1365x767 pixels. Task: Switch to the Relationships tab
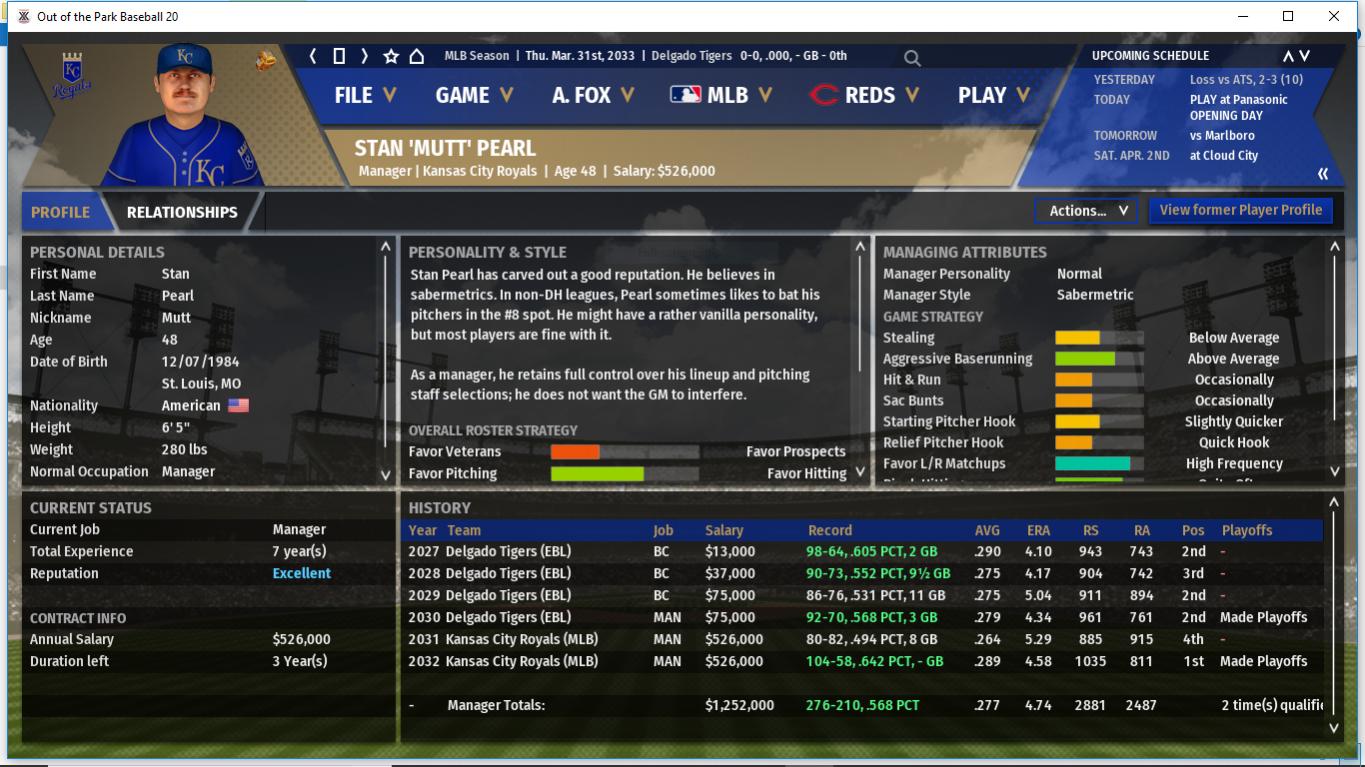click(x=182, y=212)
